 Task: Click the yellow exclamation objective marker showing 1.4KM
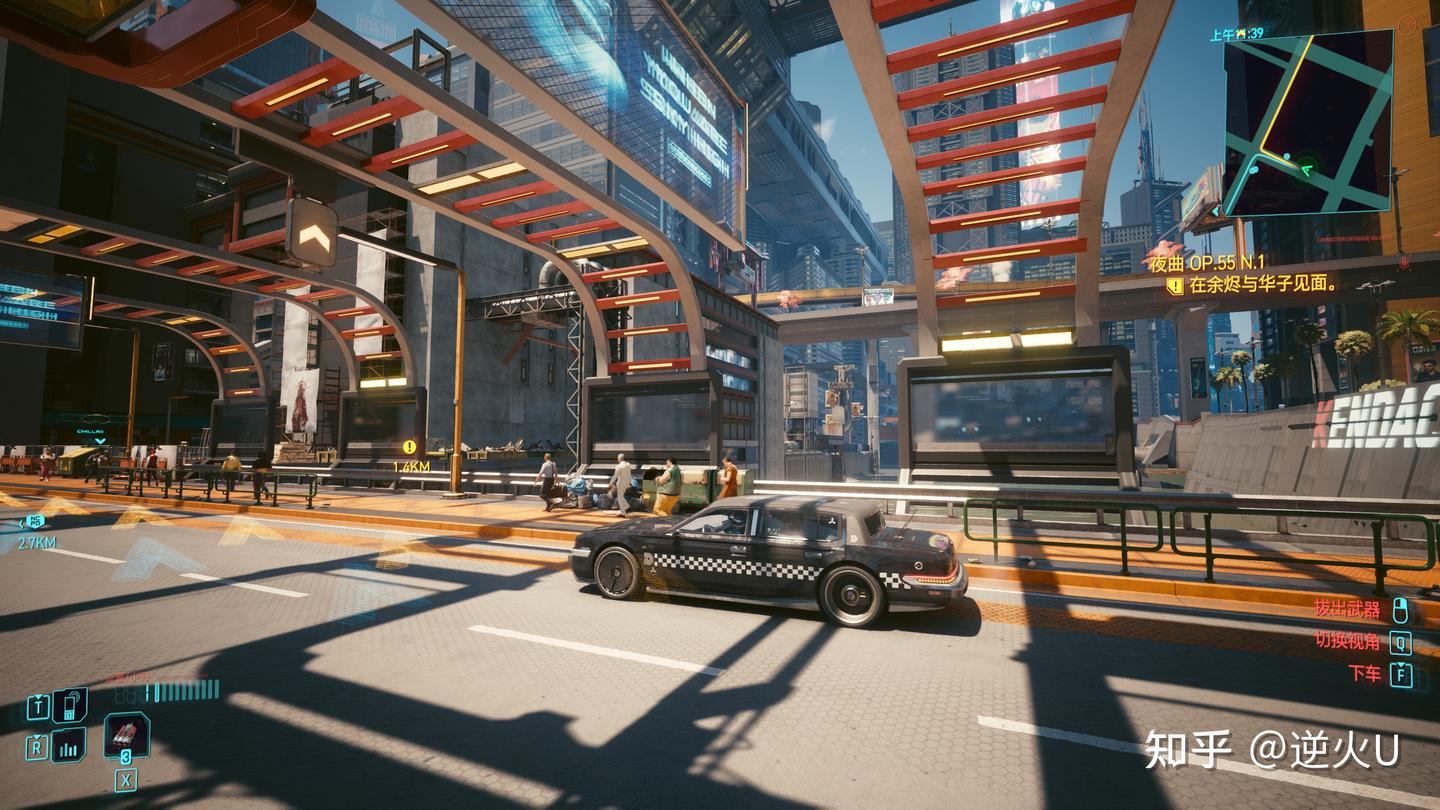[408, 445]
